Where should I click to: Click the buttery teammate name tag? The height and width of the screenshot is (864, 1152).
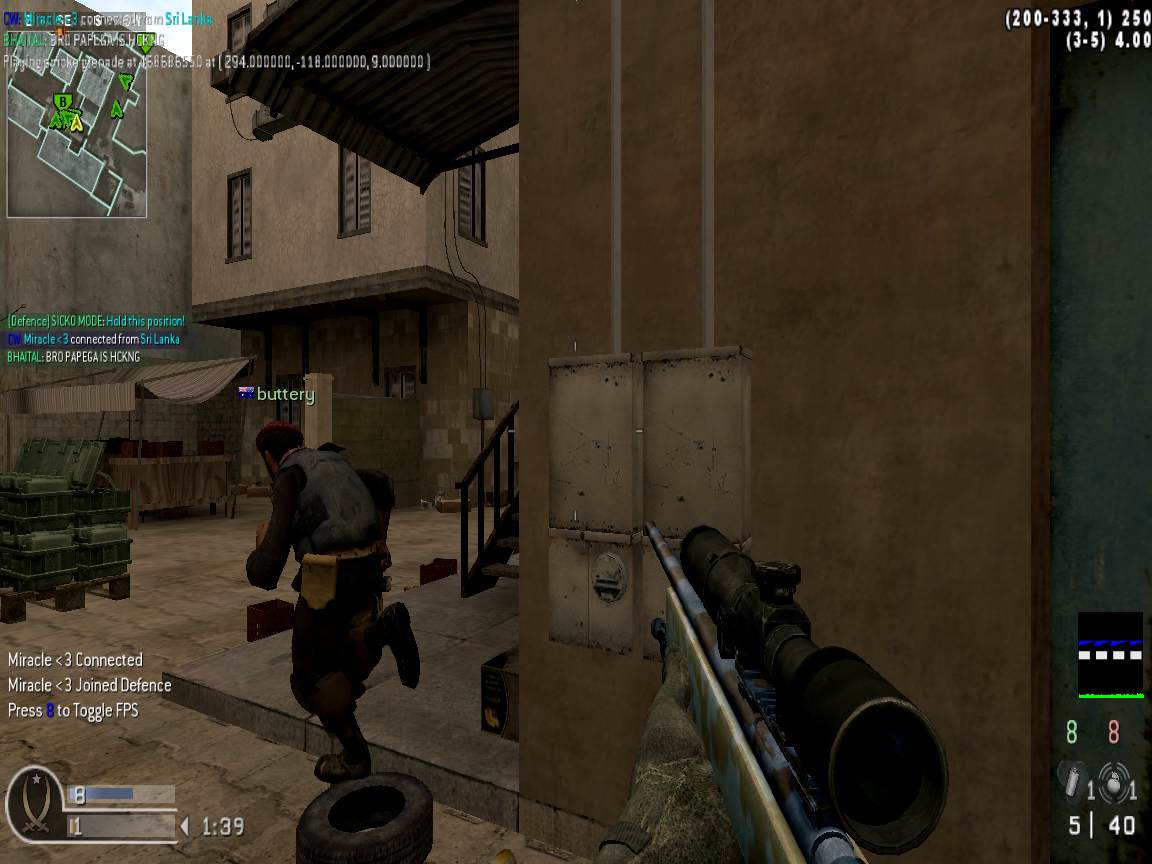(x=277, y=394)
